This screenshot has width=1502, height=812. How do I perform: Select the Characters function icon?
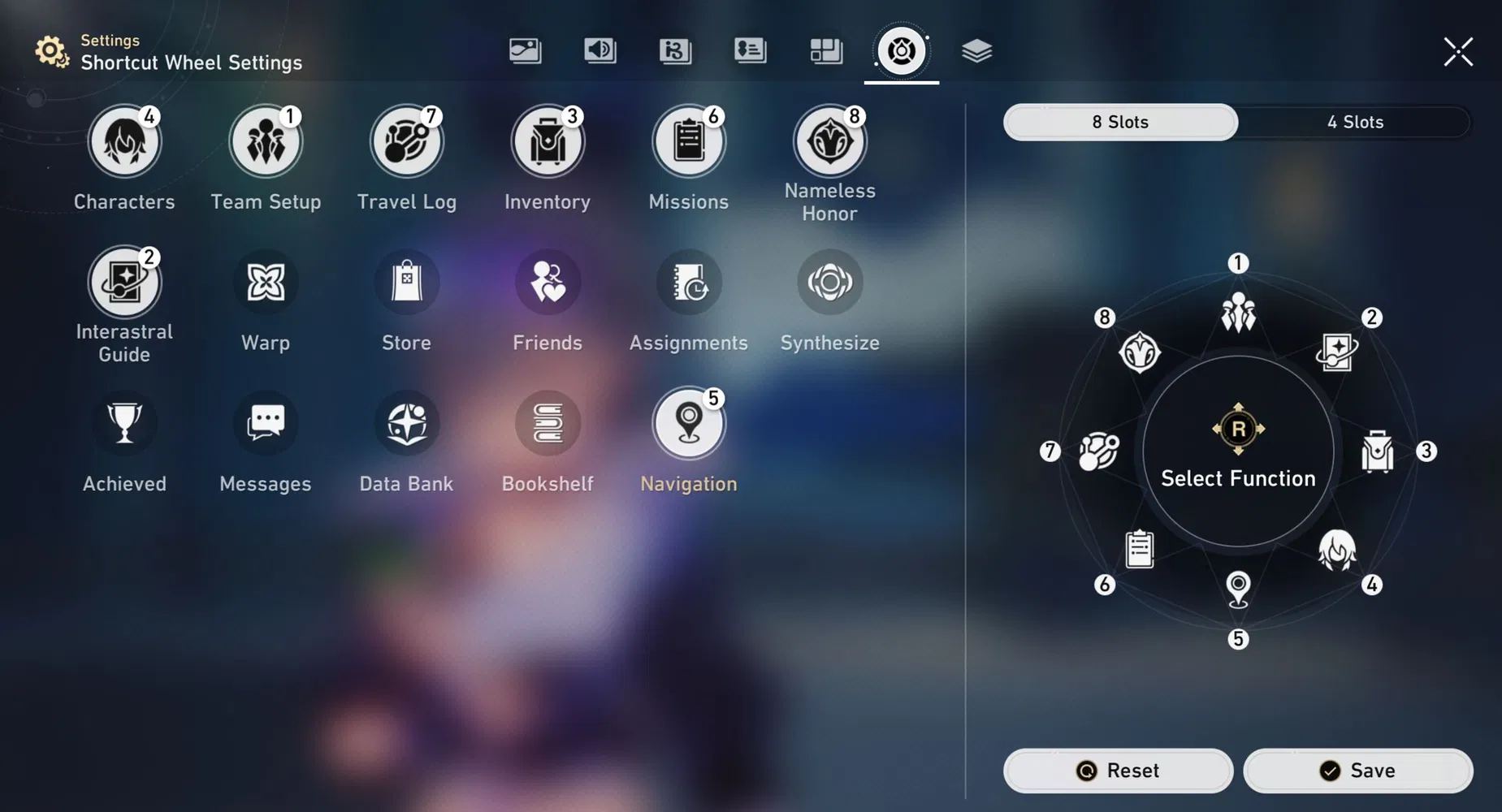point(124,140)
